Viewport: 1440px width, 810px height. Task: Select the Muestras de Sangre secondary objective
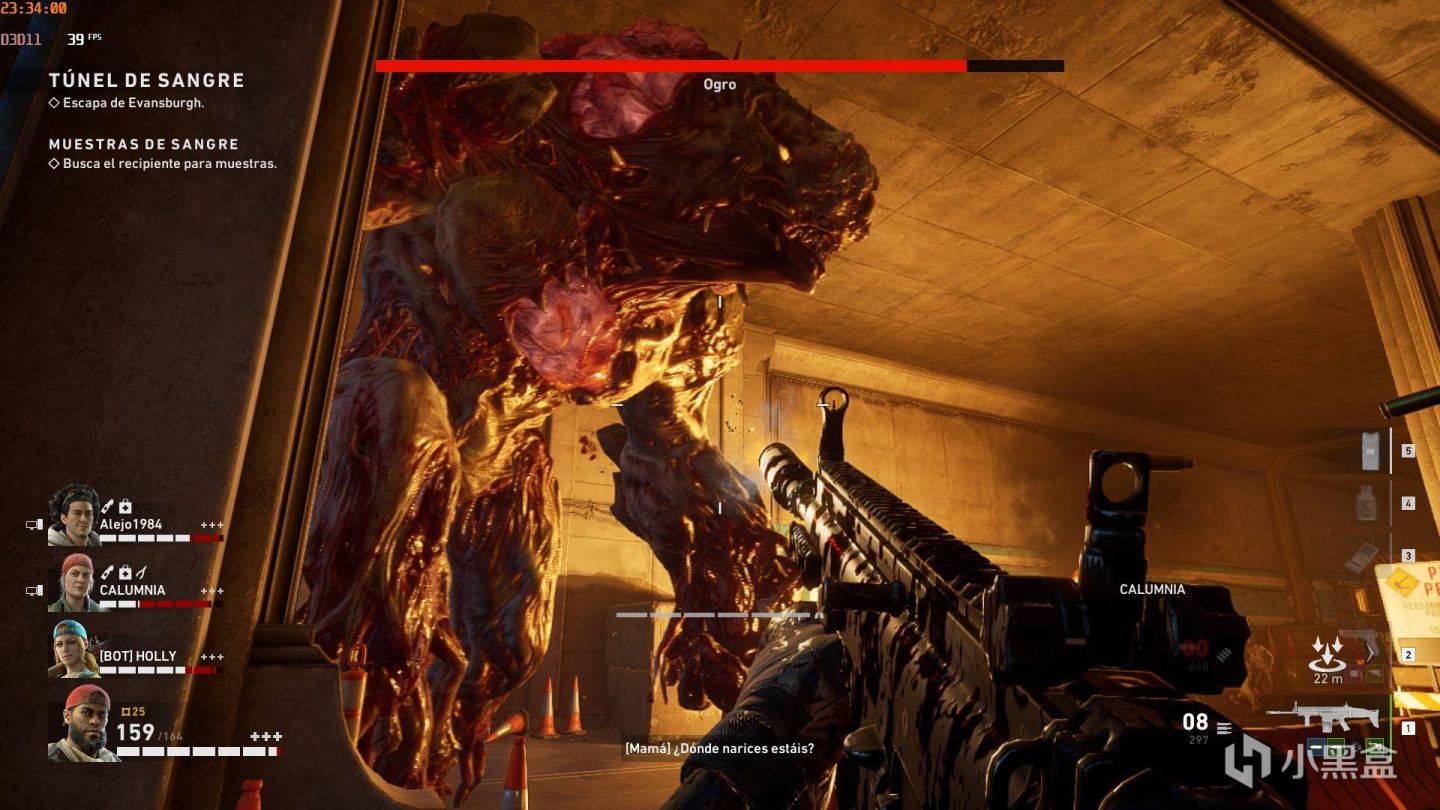coord(144,144)
